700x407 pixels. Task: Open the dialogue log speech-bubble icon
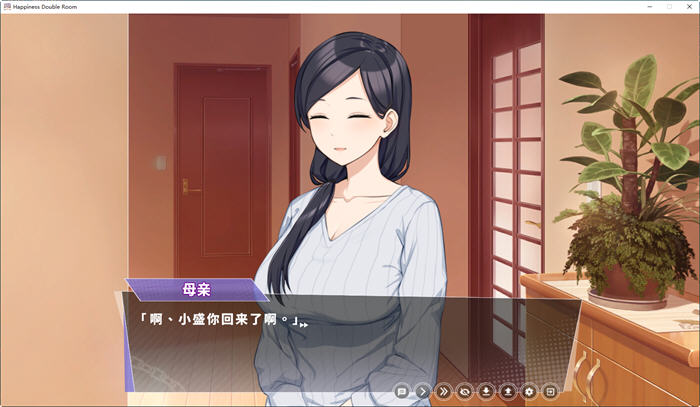tap(402, 391)
